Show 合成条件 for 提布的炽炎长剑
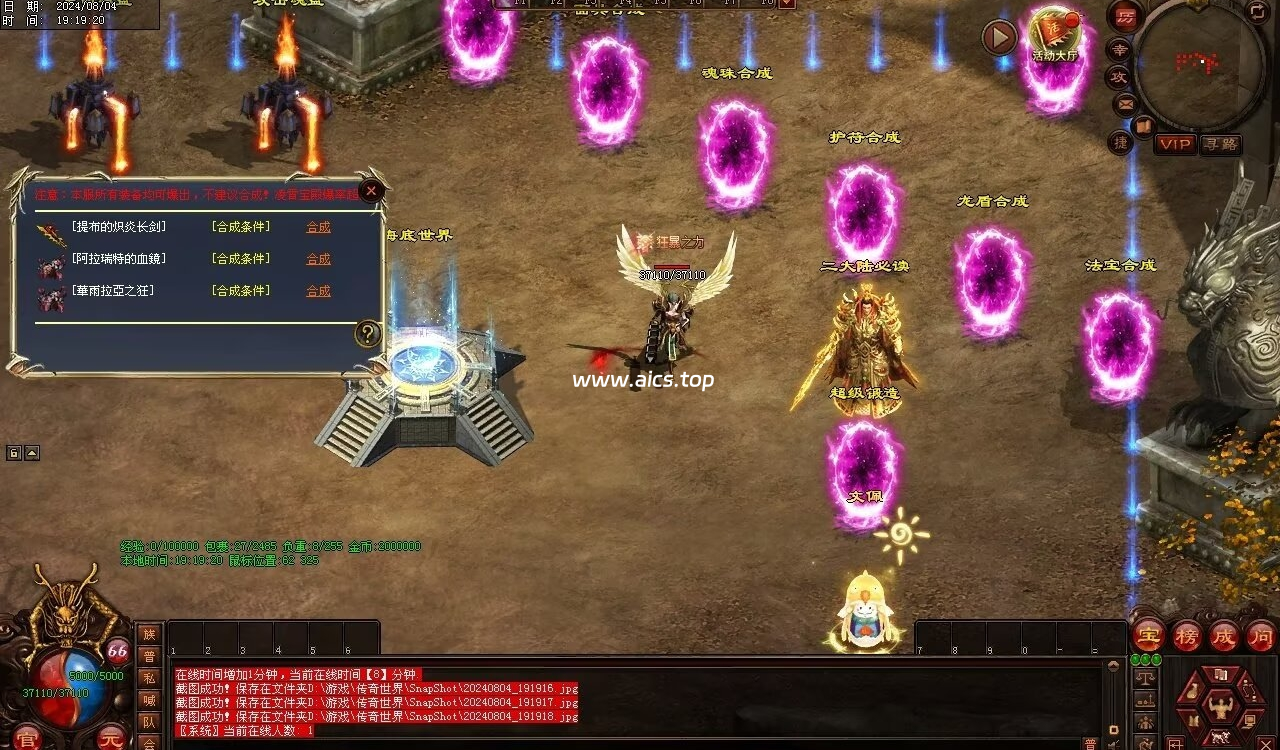This screenshot has height=750, width=1280. coord(241,227)
